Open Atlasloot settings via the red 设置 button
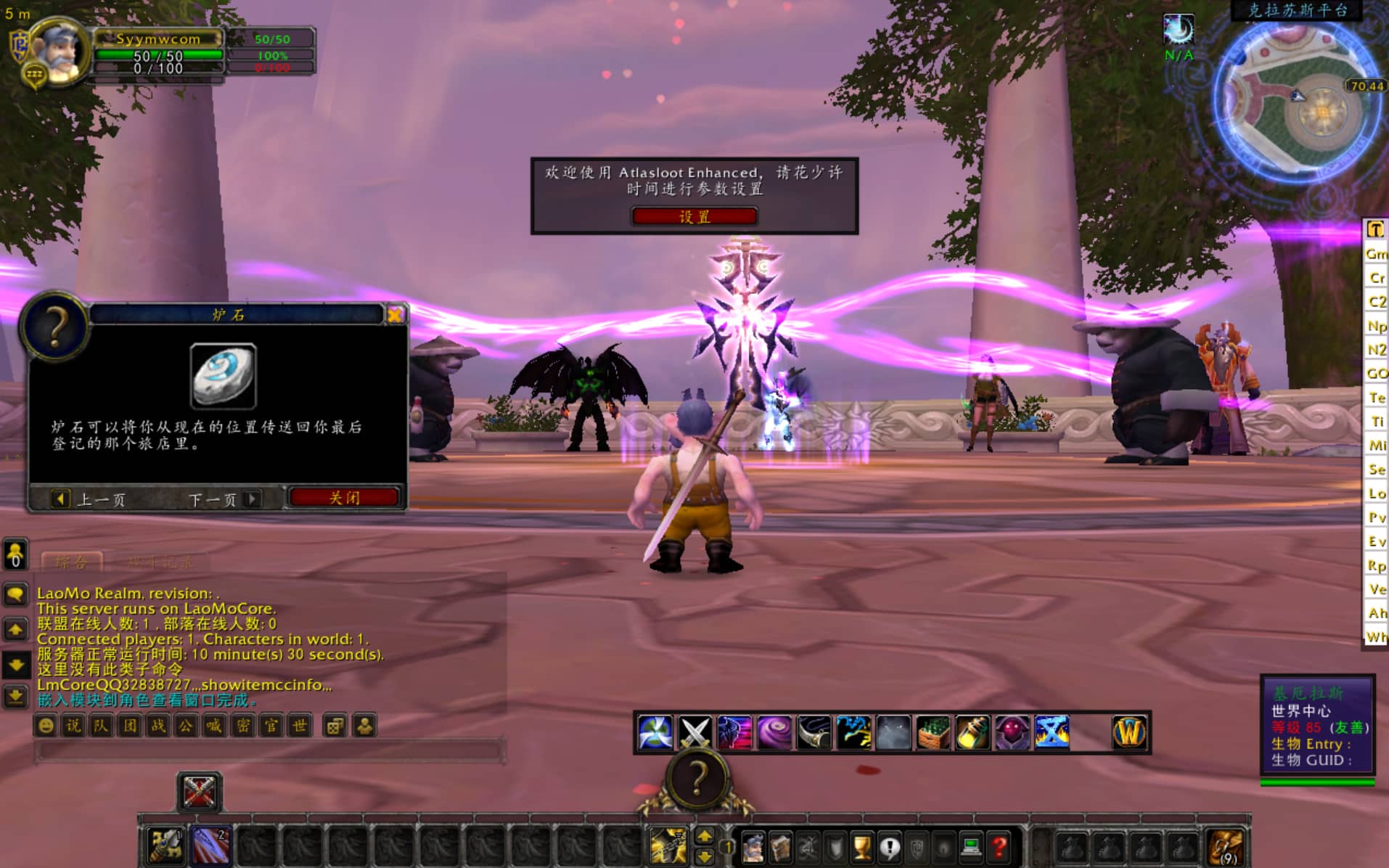1389x868 pixels. click(694, 216)
